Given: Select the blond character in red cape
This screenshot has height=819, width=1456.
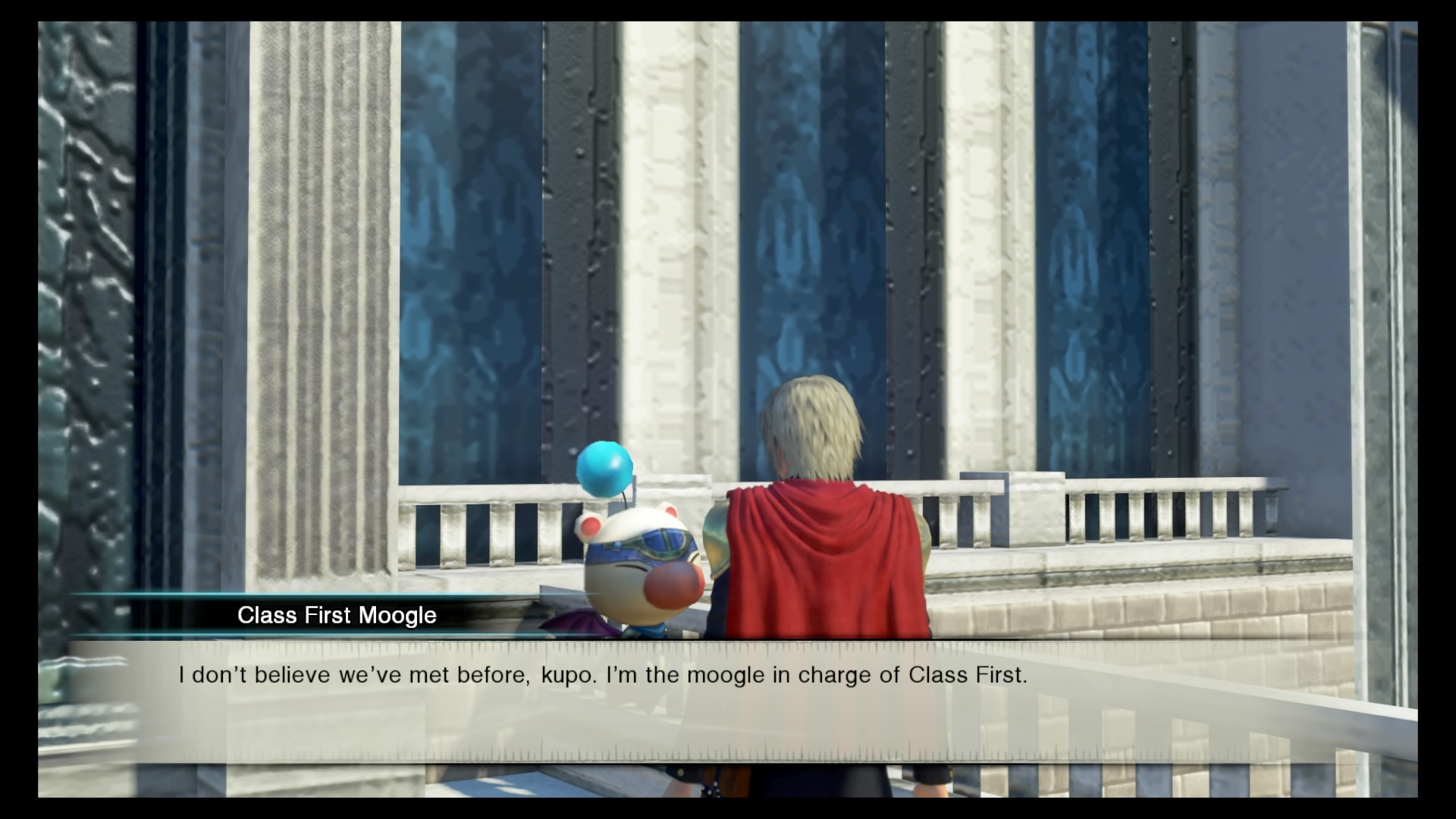Looking at the screenshot, I should click(x=819, y=531).
